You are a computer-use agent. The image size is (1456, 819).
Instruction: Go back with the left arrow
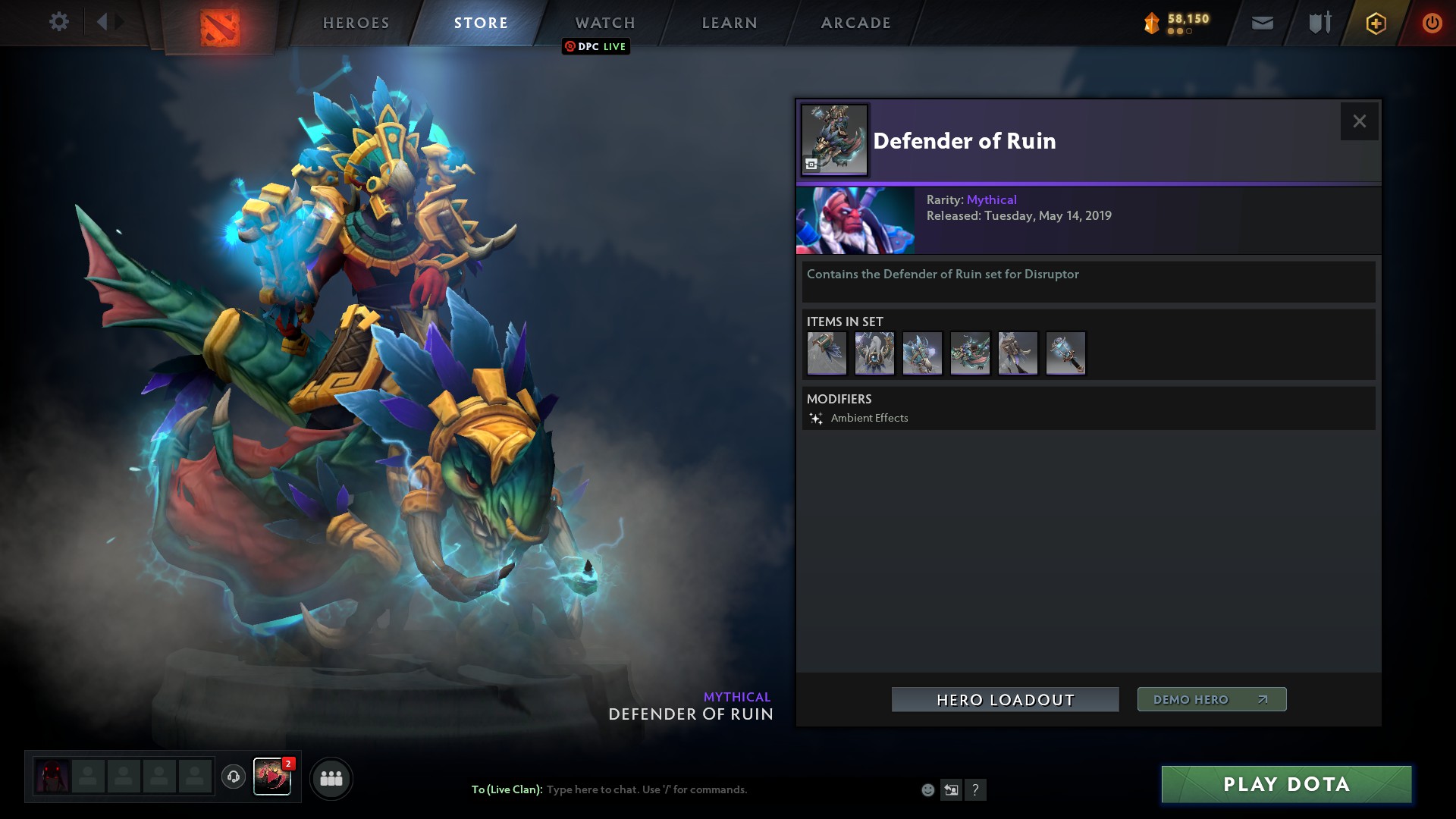click(102, 21)
